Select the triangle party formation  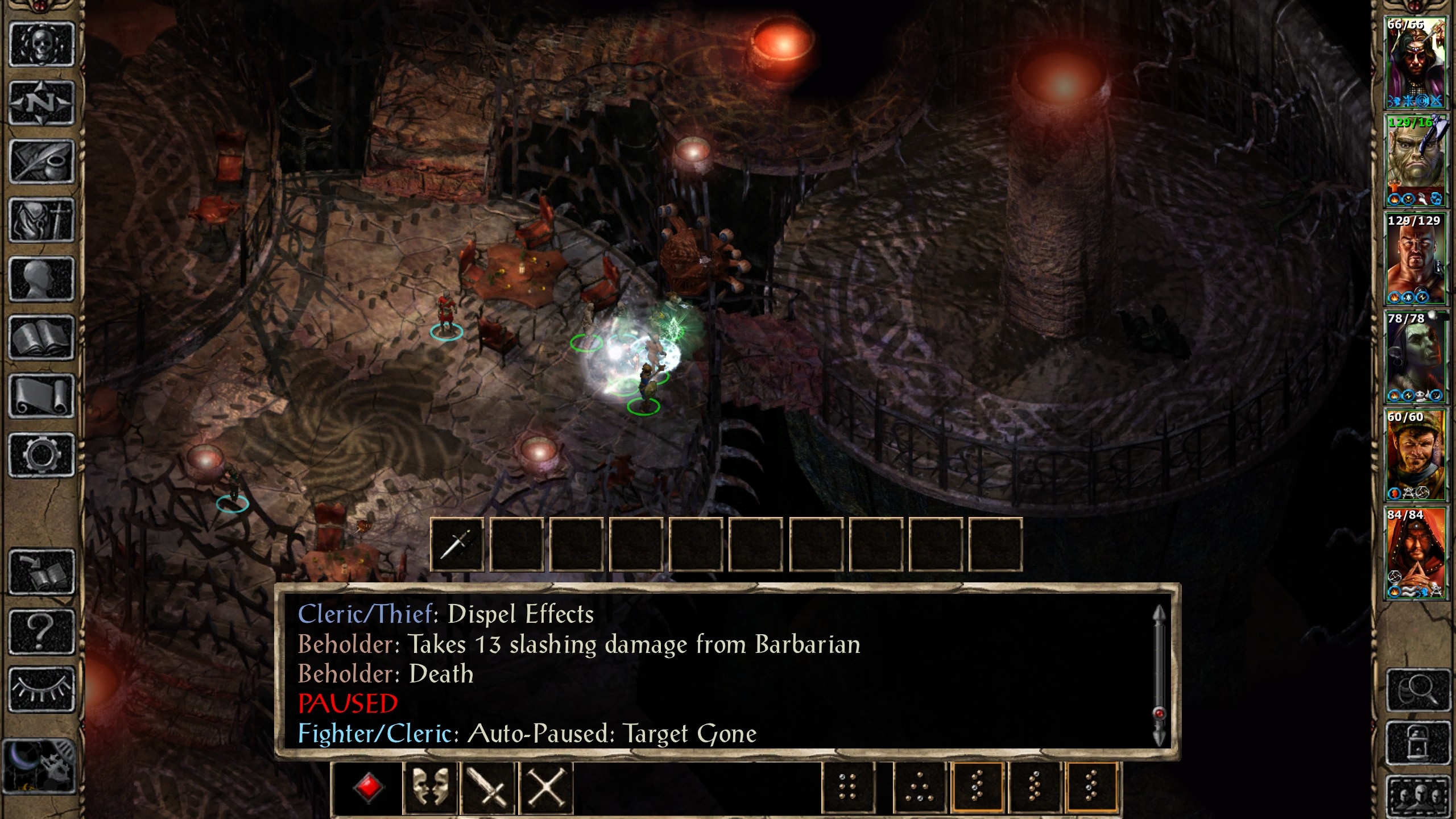(x=919, y=788)
